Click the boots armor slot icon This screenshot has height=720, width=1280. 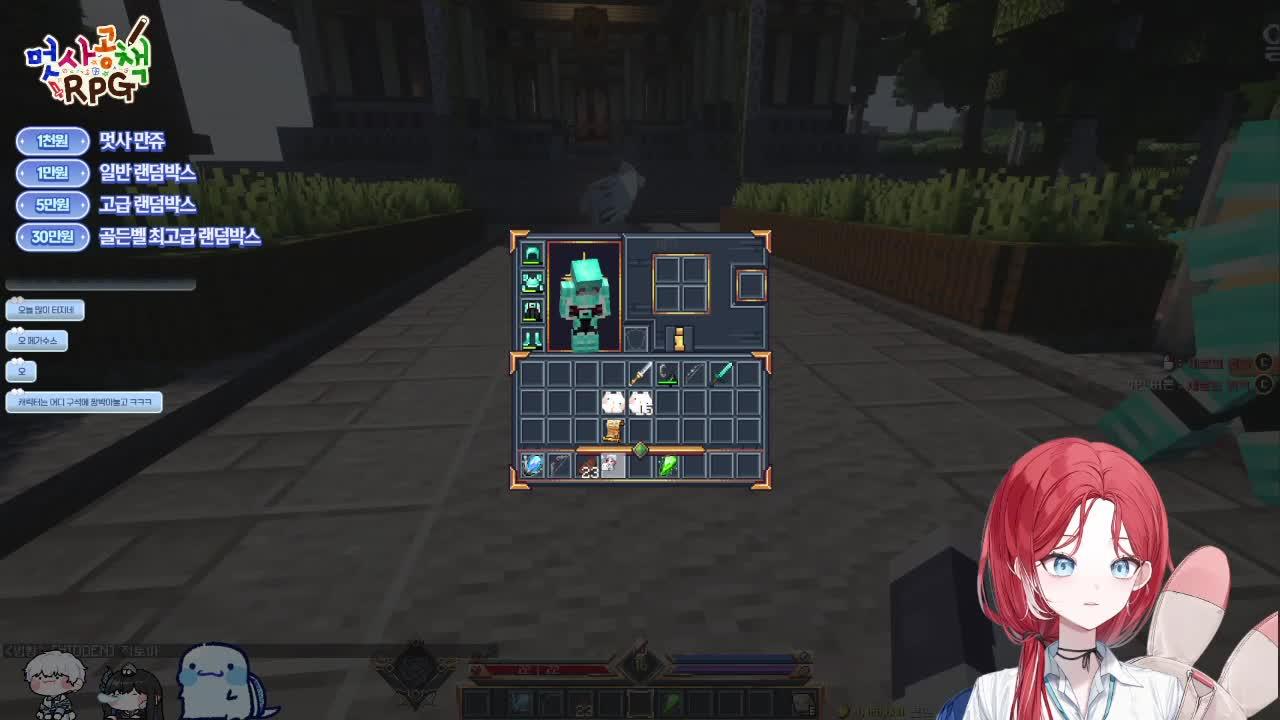point(531,338)
